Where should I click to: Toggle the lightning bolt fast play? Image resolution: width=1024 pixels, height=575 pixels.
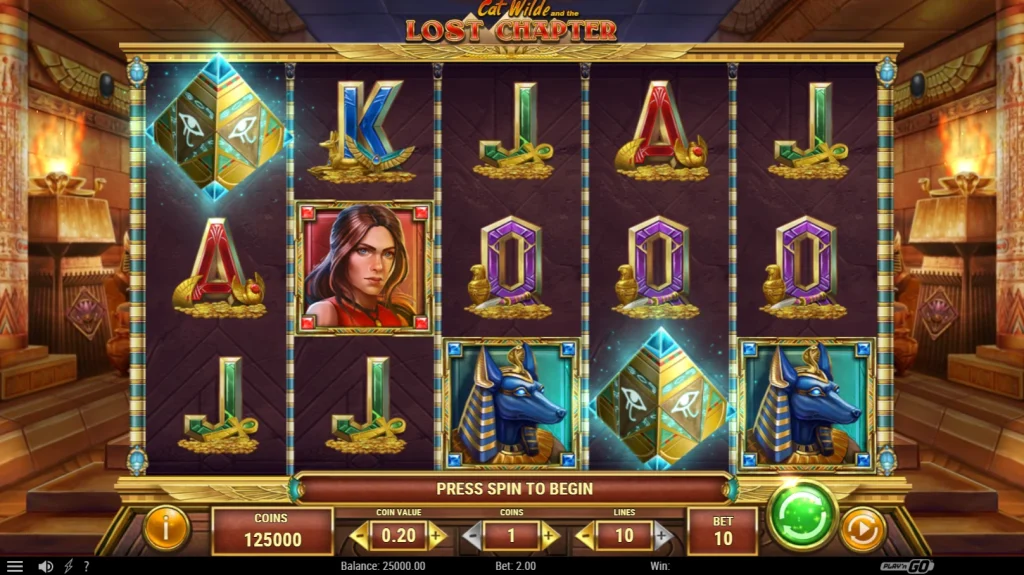[x=68, y=566]
